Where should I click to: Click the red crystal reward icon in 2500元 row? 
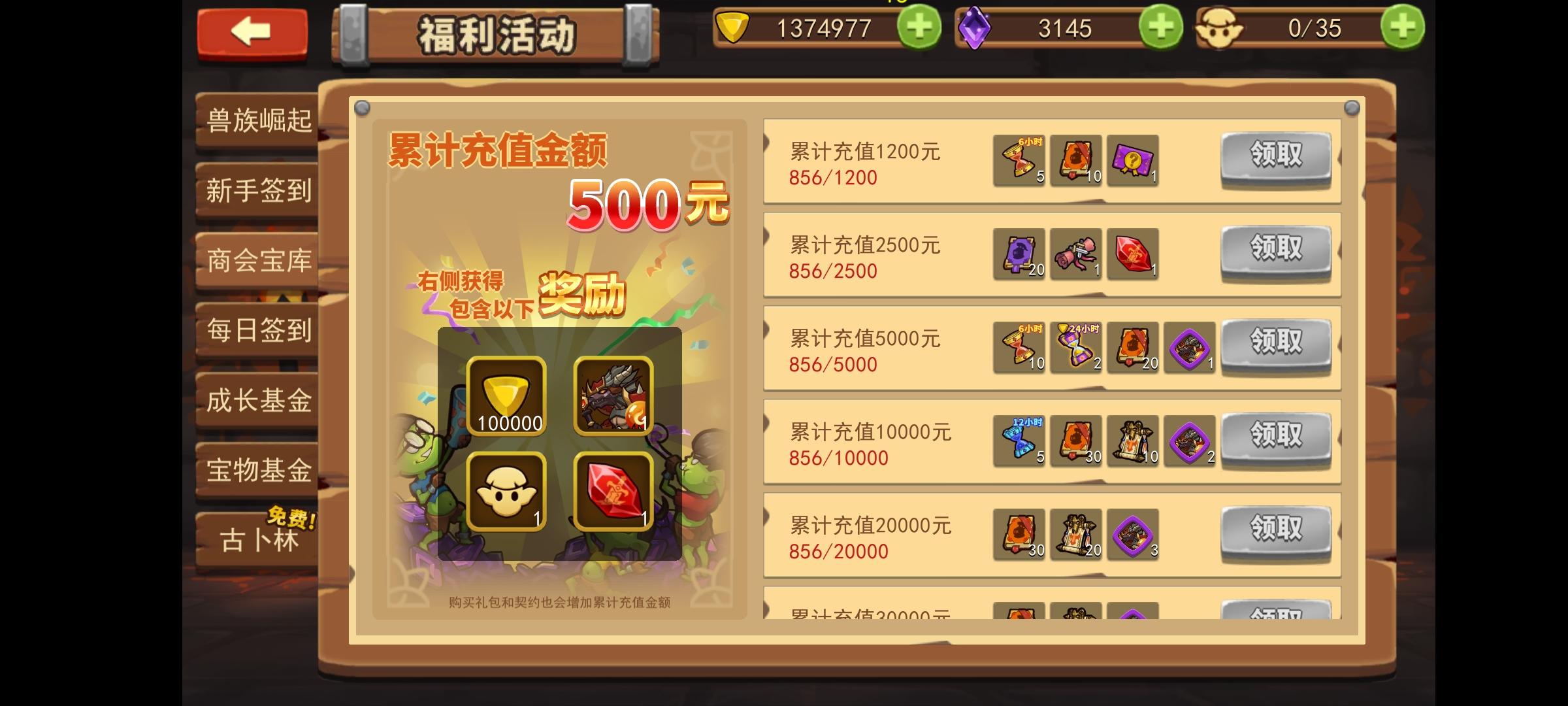coord(1132,255)
